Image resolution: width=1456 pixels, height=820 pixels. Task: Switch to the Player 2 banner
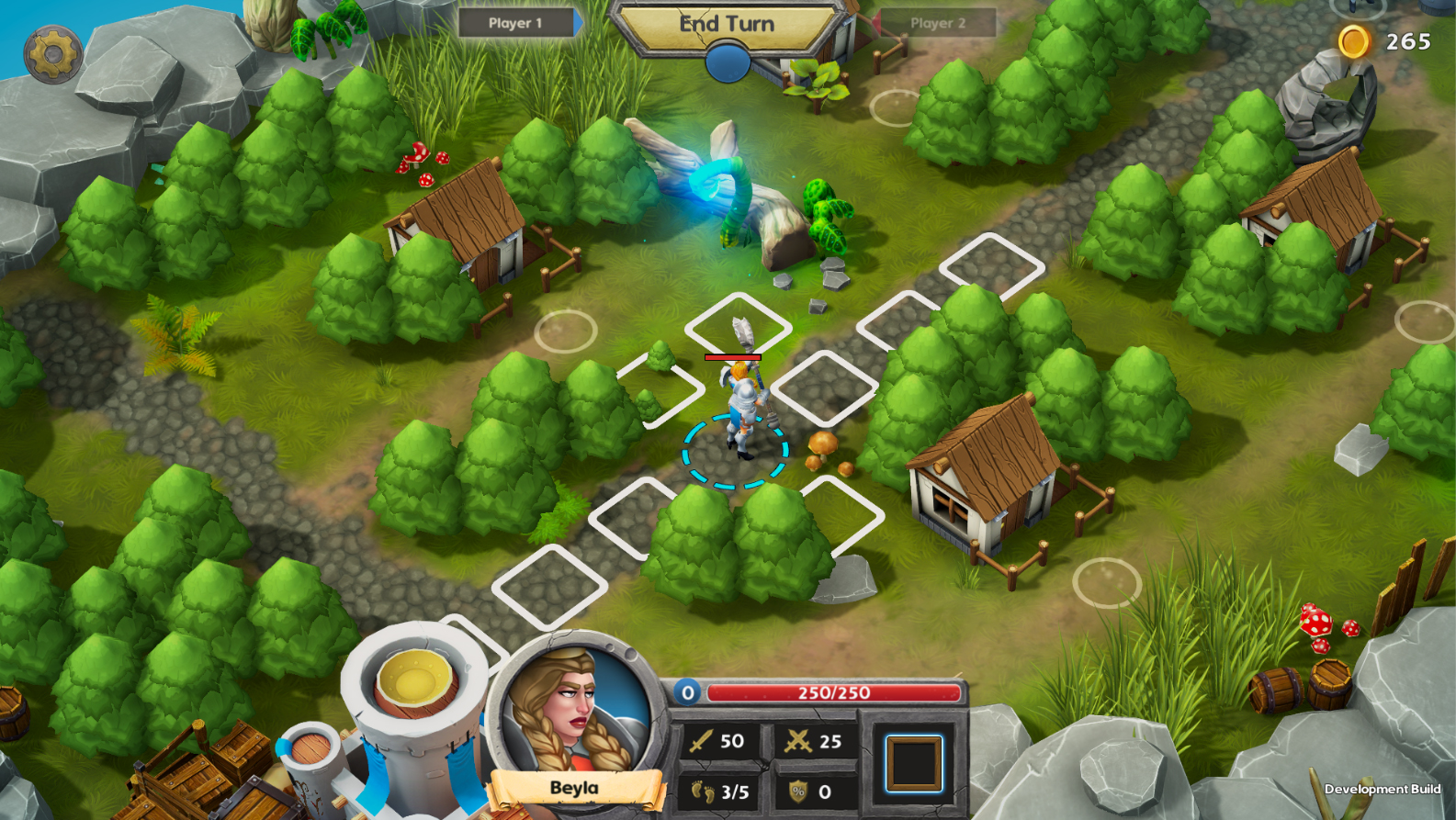[939, 25]
